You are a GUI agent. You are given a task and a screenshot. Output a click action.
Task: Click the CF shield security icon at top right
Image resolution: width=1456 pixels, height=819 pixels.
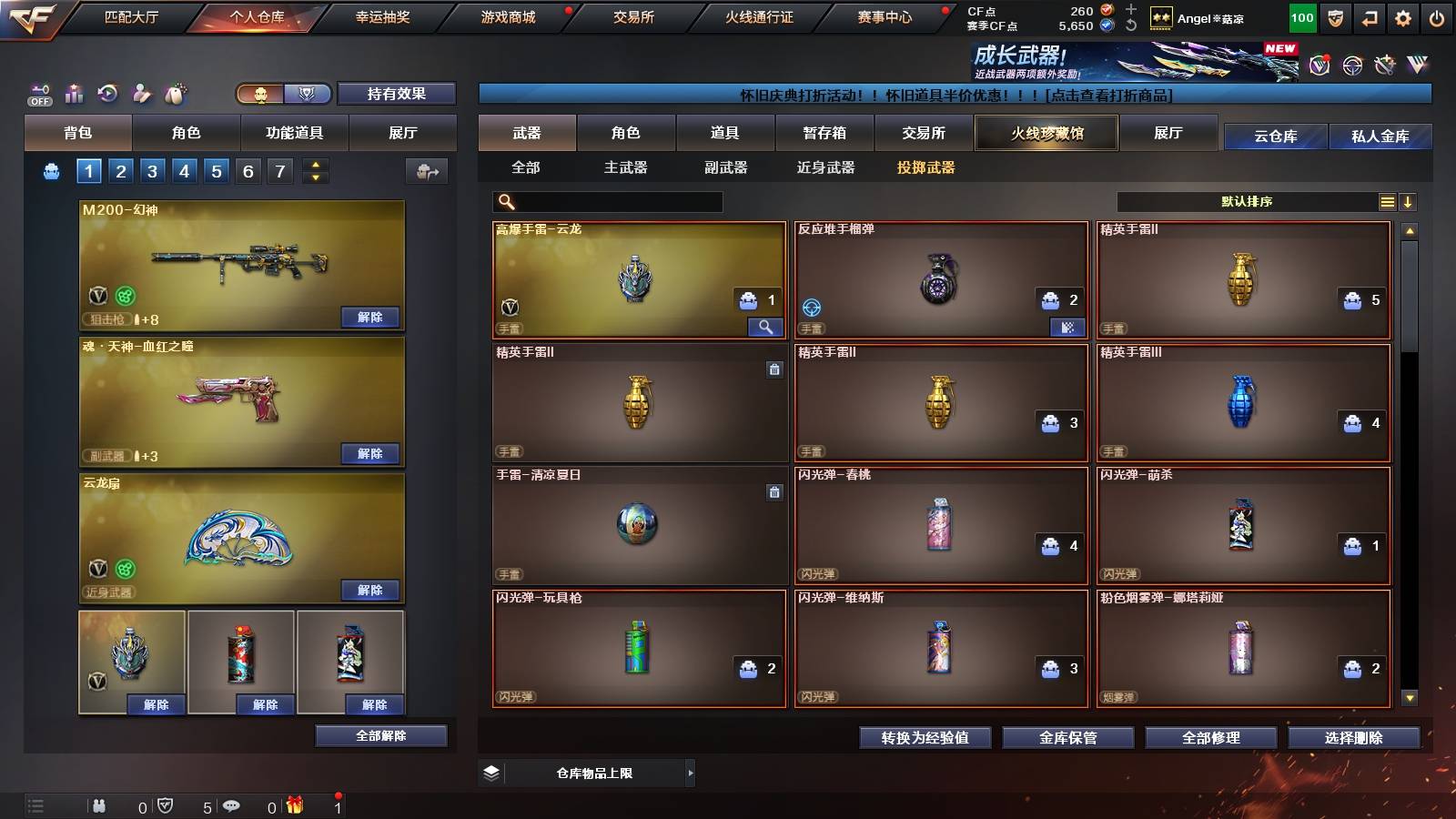click(x=1334, y=16)
